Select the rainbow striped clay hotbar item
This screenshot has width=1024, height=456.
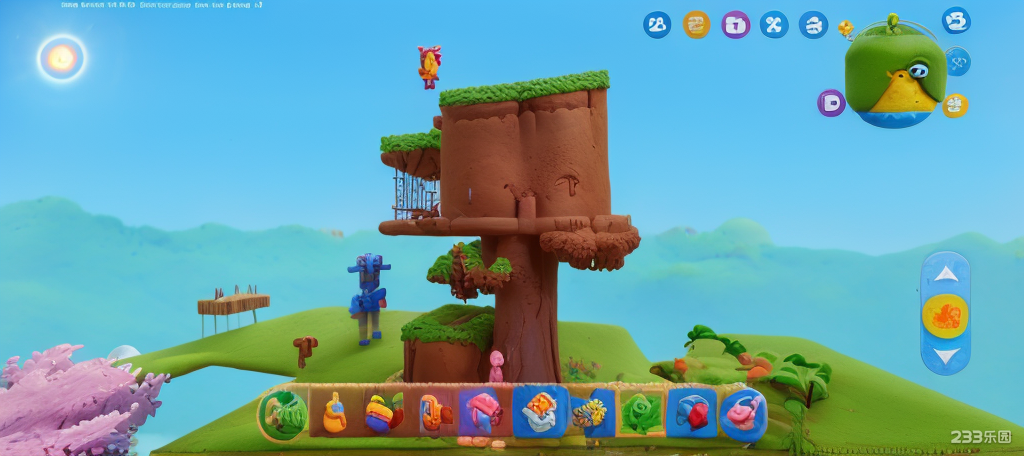[383, 413]
